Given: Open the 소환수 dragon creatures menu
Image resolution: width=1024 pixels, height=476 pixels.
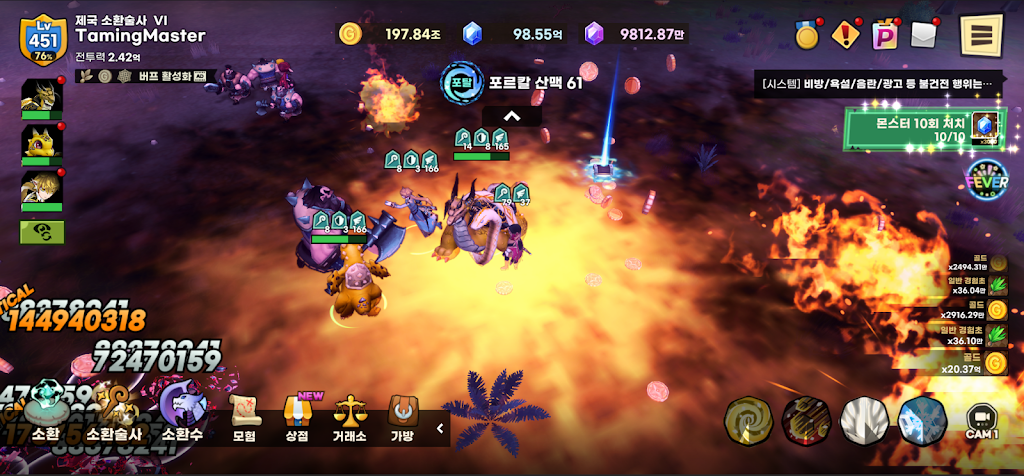Looking at the screenshot, I should [x=182, y=418].
